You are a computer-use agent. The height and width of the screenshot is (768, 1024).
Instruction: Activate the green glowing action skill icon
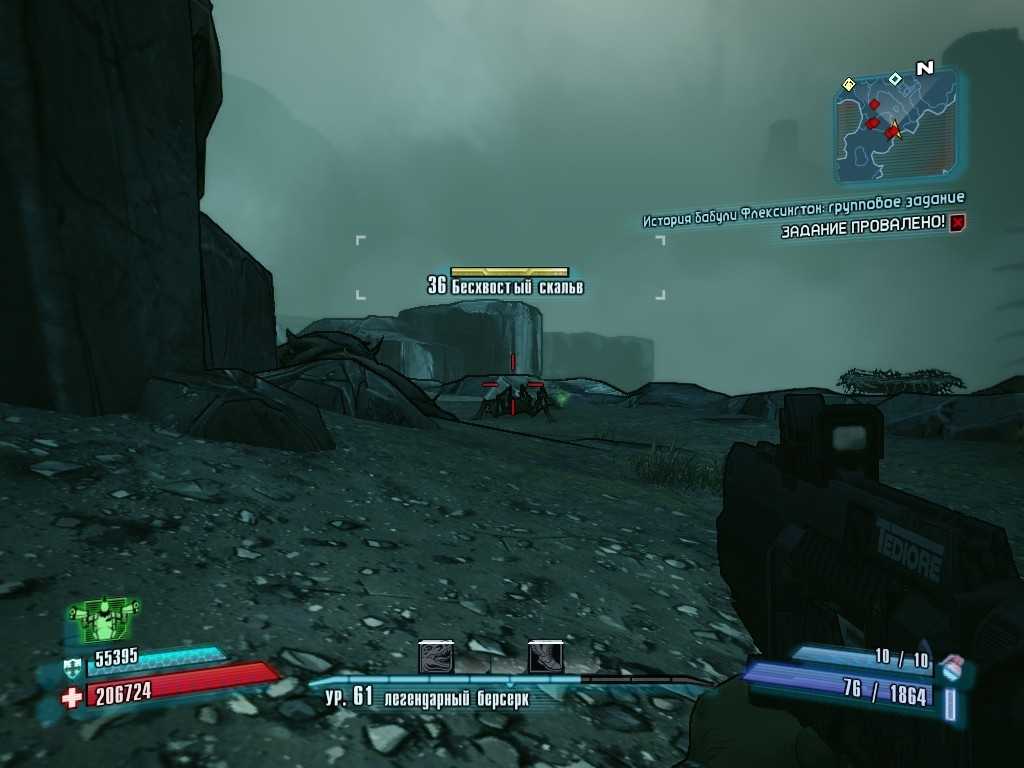103,621
